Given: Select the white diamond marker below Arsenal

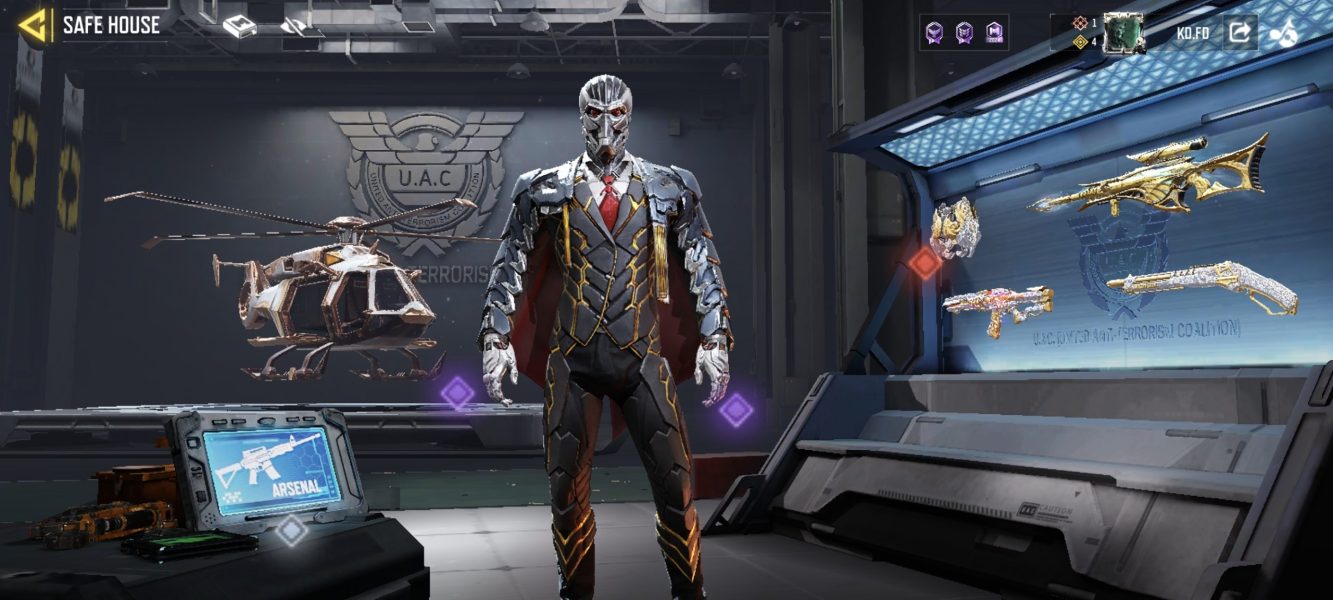Looking at the screenshot, I should 291,530.
